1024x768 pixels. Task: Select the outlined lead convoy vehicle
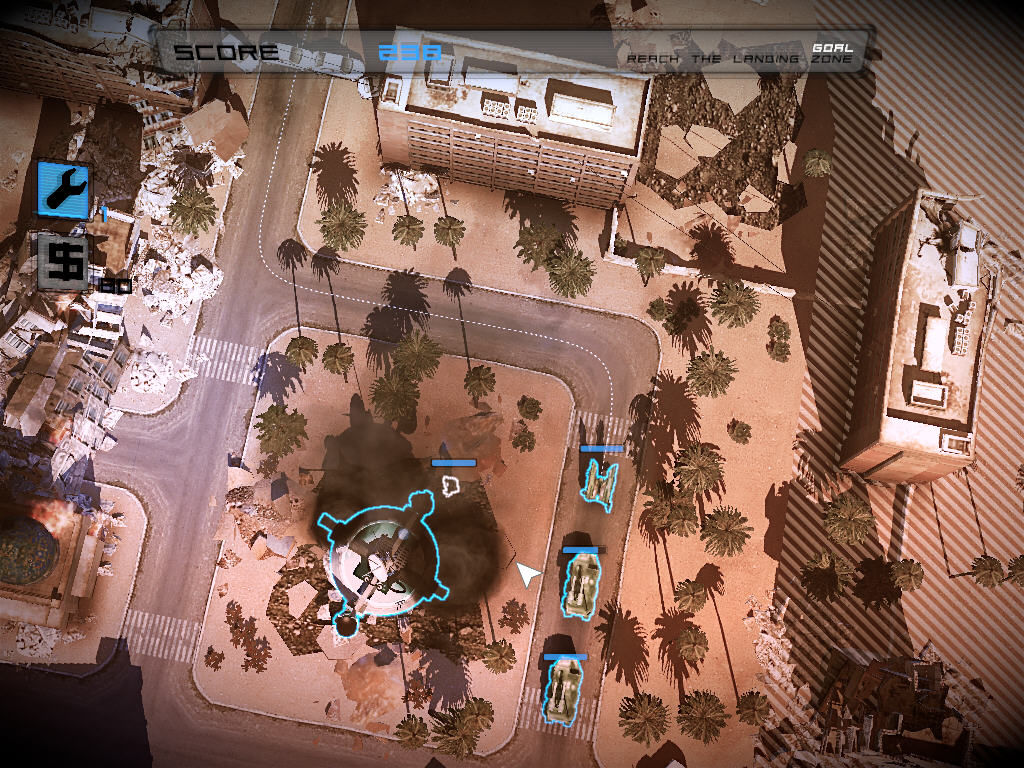tap(600, 482)
